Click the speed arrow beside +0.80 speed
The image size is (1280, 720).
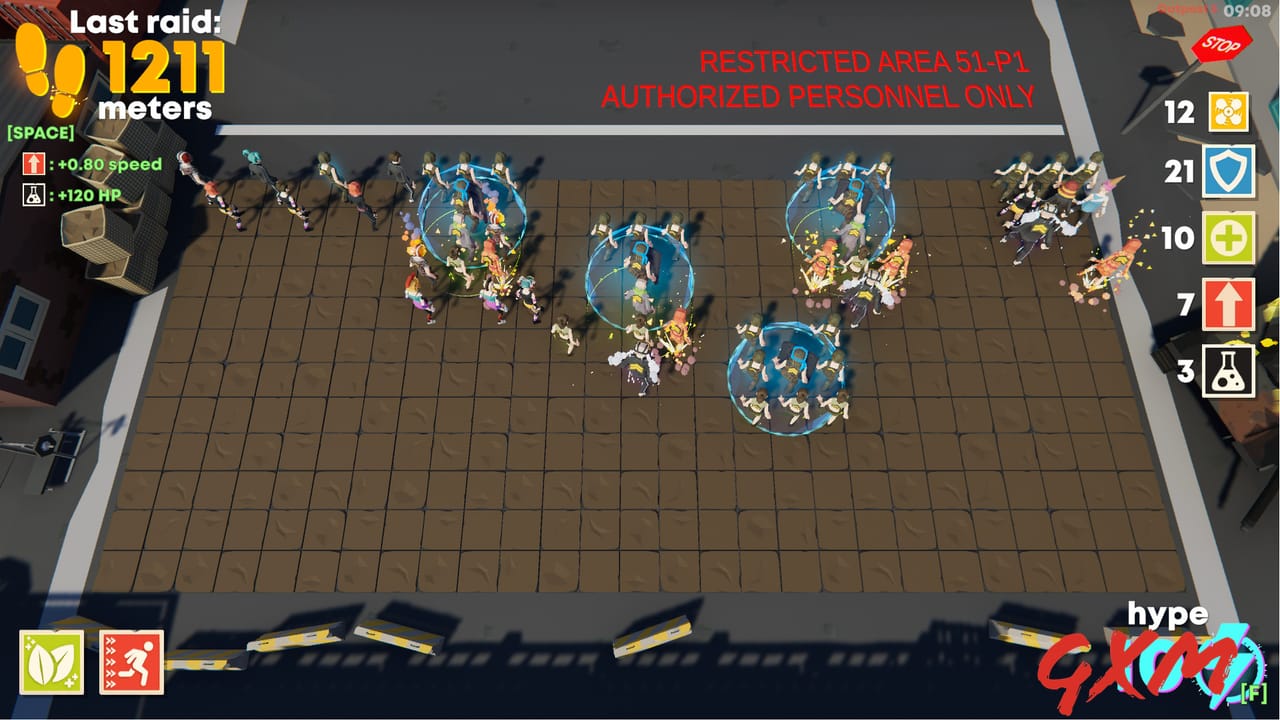[x=32, y=164]
